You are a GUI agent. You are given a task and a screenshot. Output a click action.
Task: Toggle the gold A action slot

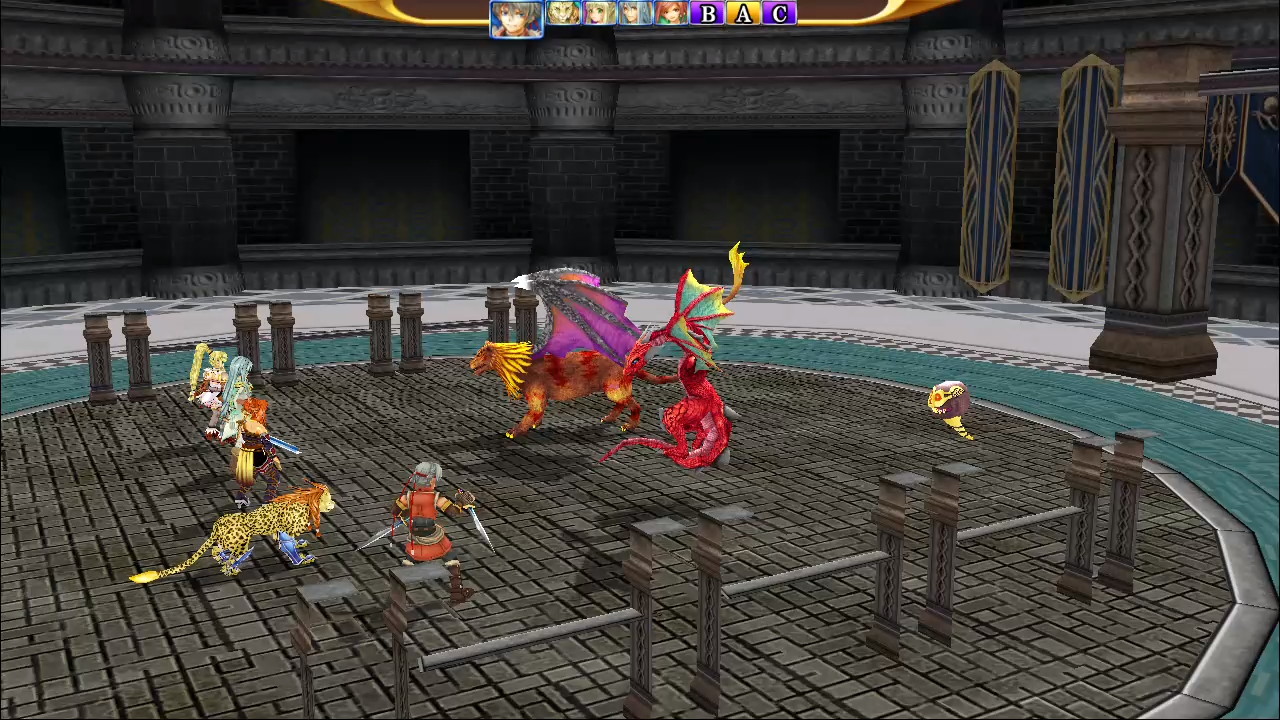tap(742, 14)
